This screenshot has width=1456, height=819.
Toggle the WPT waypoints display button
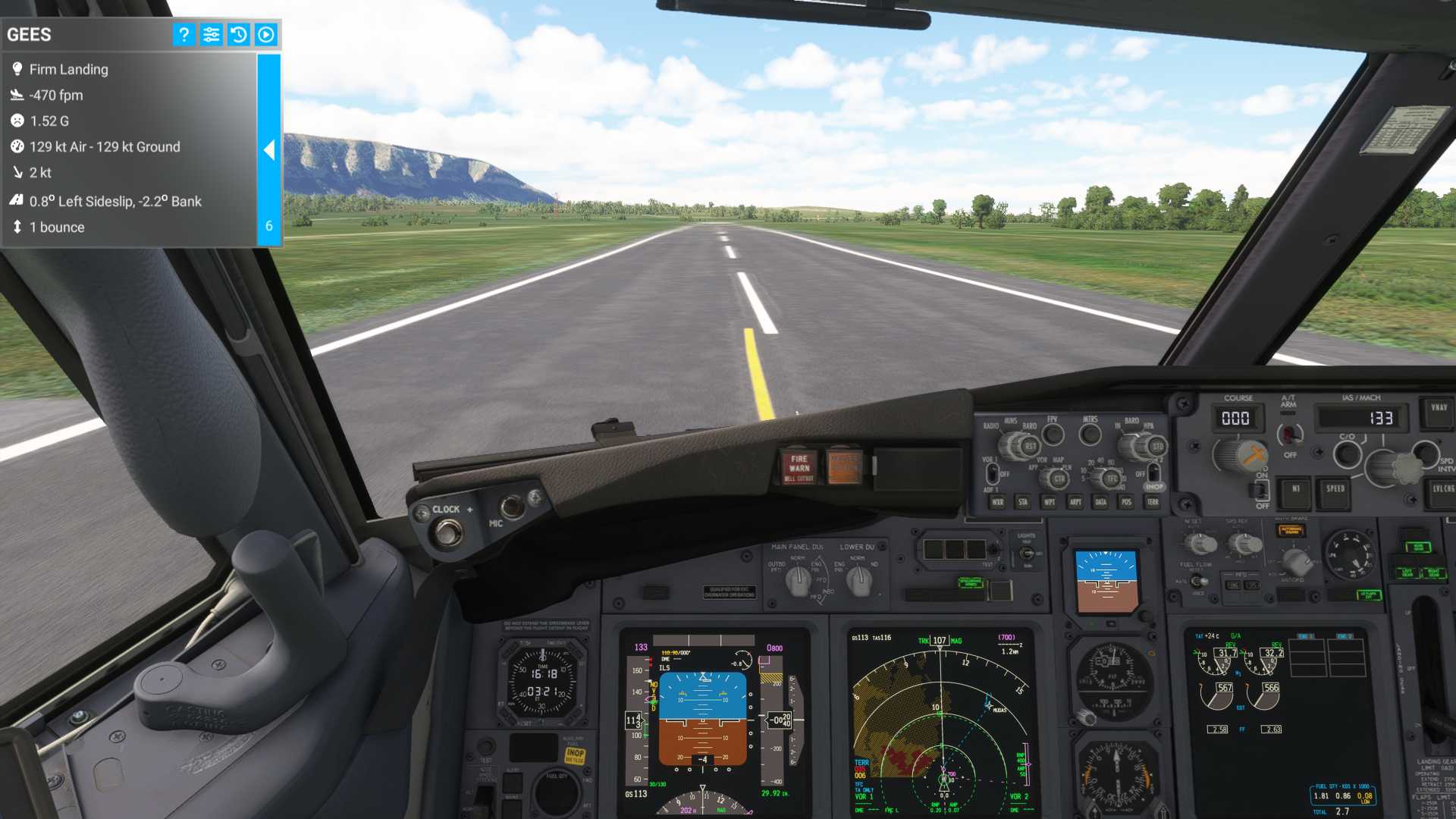[x=1050, y=502]
